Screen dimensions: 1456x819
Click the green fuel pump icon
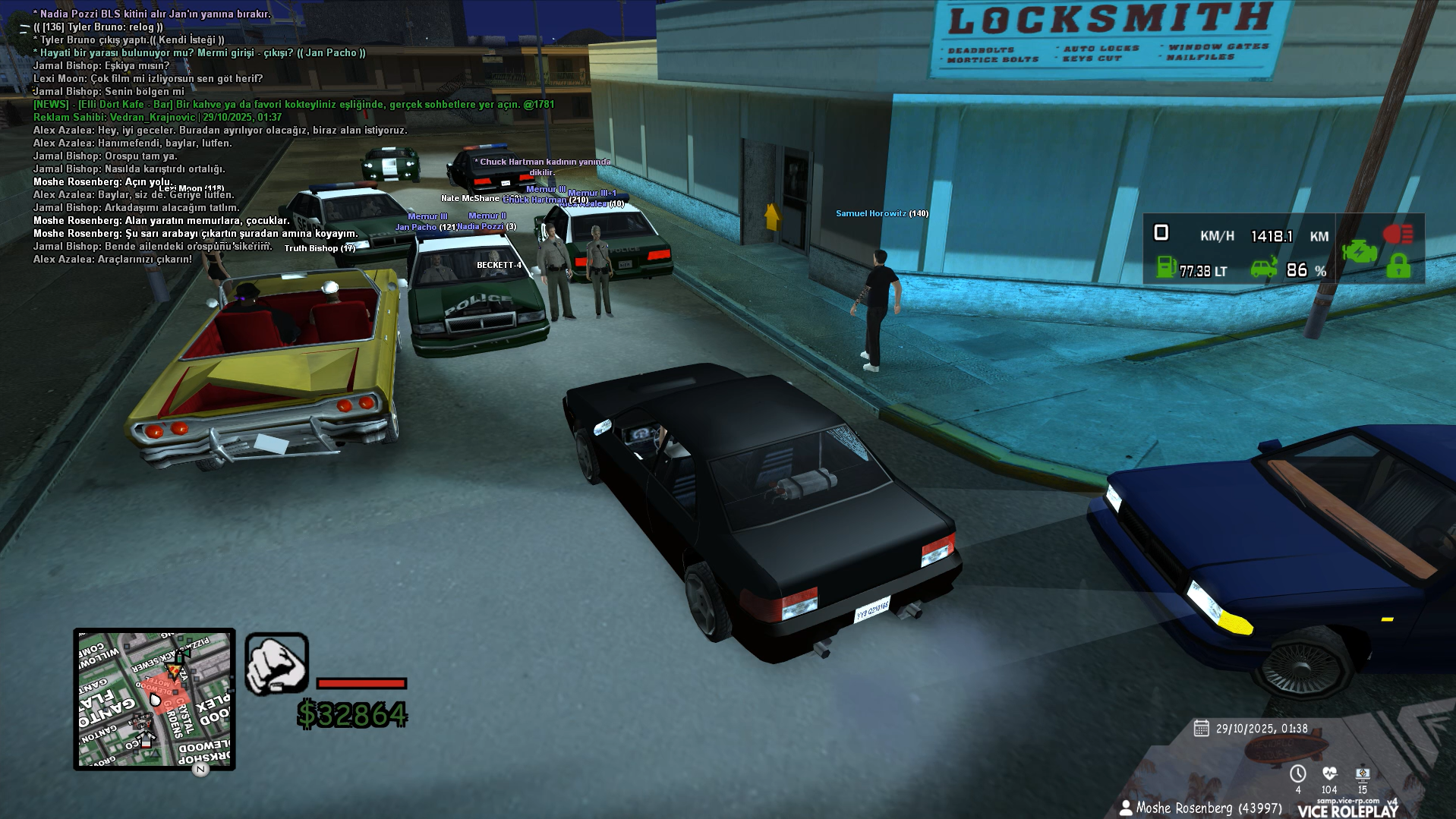1165,267
